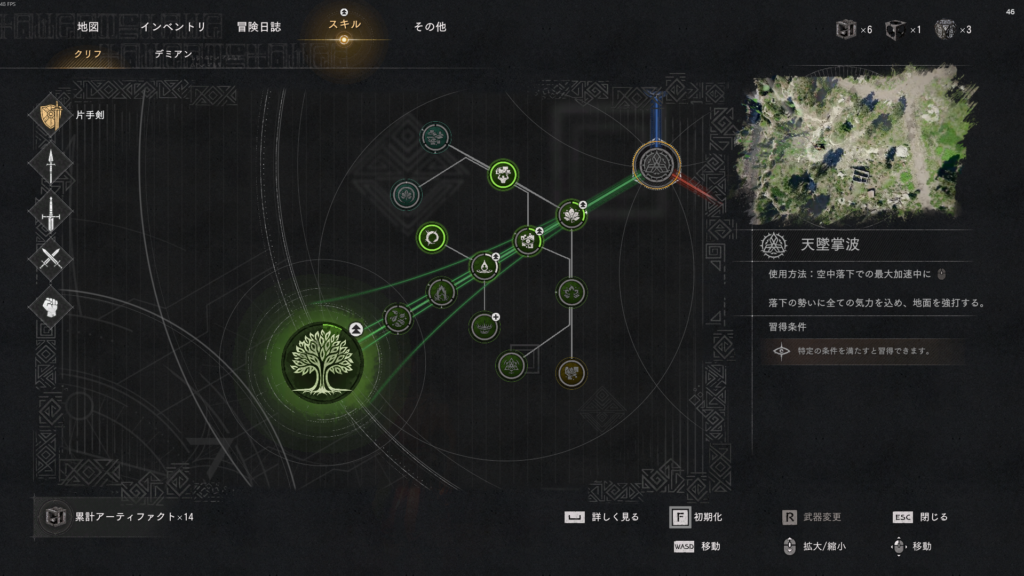Select the orange-ringed skill node at the bottom
Viewport: 1024px width, 576px height.
(571, 372)
